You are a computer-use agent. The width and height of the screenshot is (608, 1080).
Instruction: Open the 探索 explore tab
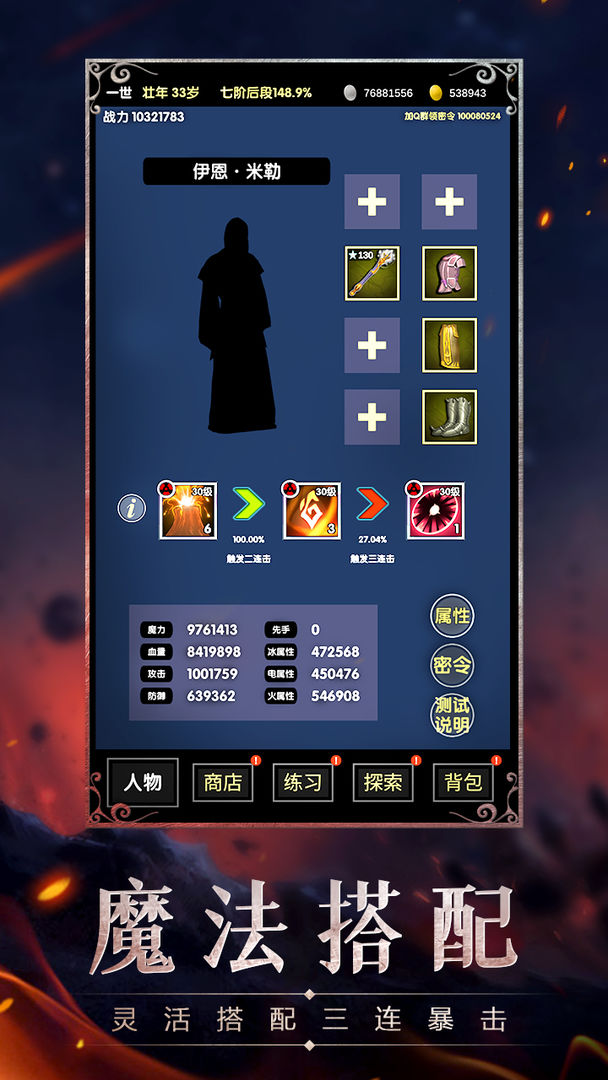click(x=383, y=782)
